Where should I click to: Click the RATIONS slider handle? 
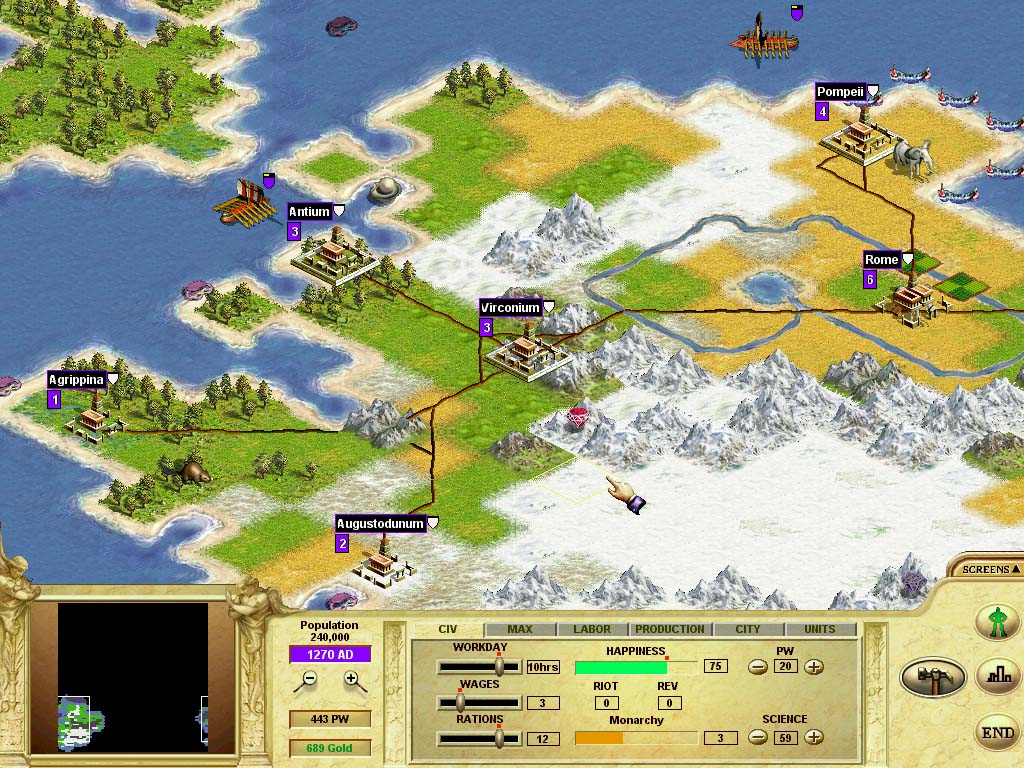click(x=499, y=738)
